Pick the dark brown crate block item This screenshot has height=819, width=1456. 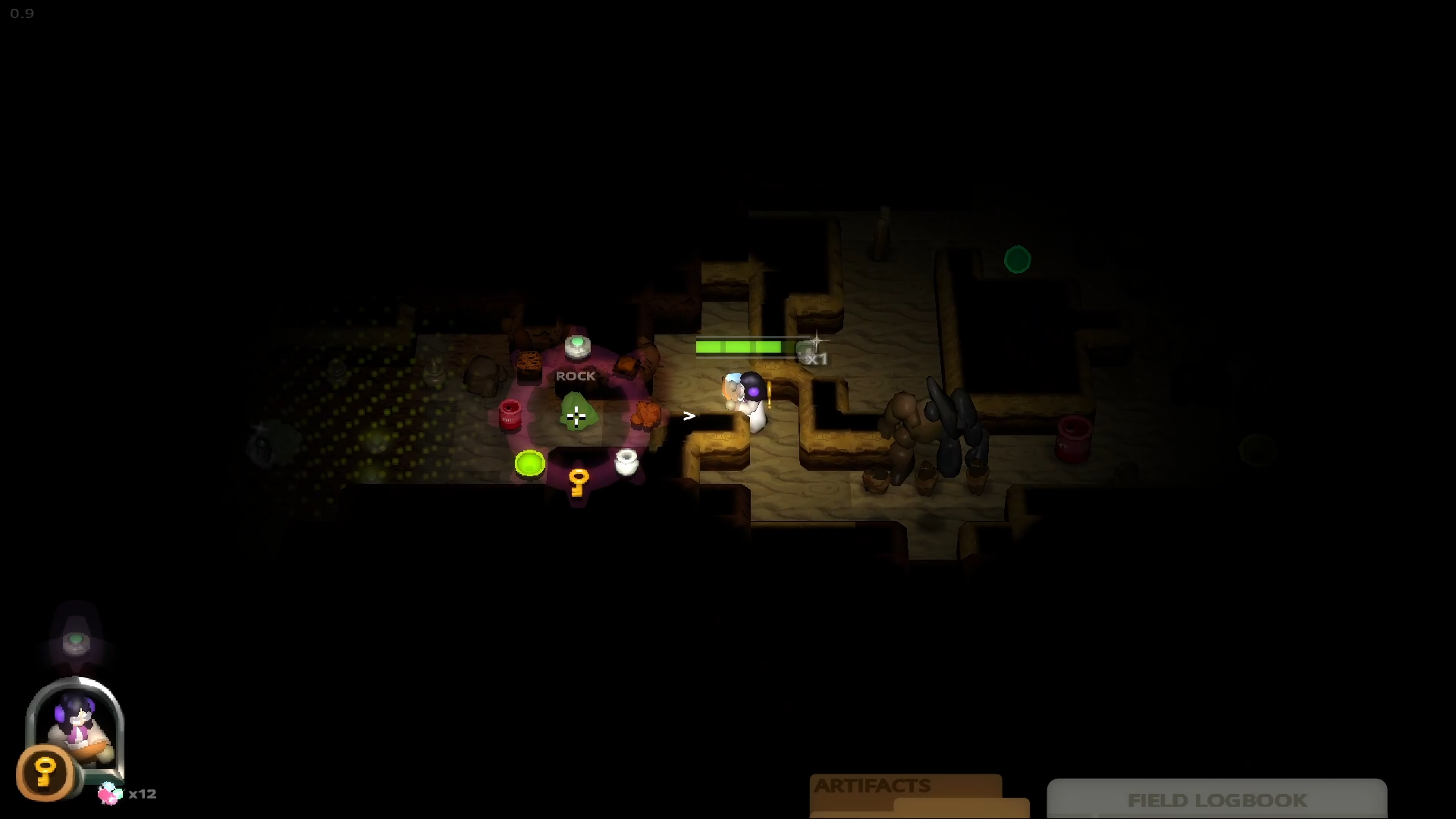click(x=529, y=366)
